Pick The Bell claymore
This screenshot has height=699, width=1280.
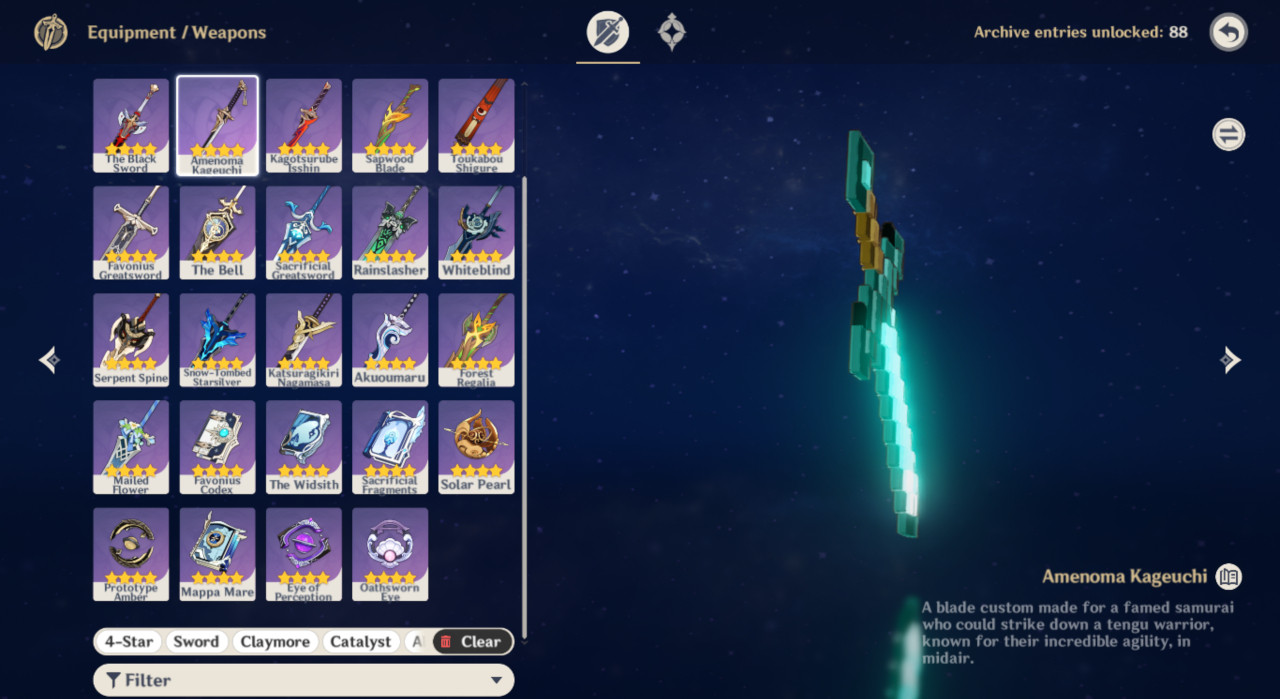(x=217, y=232)
